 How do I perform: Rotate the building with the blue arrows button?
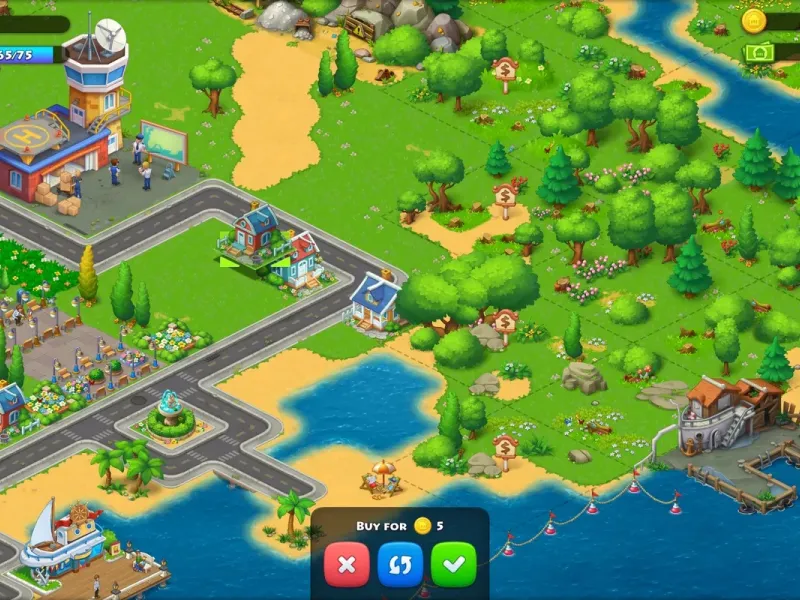400,565
